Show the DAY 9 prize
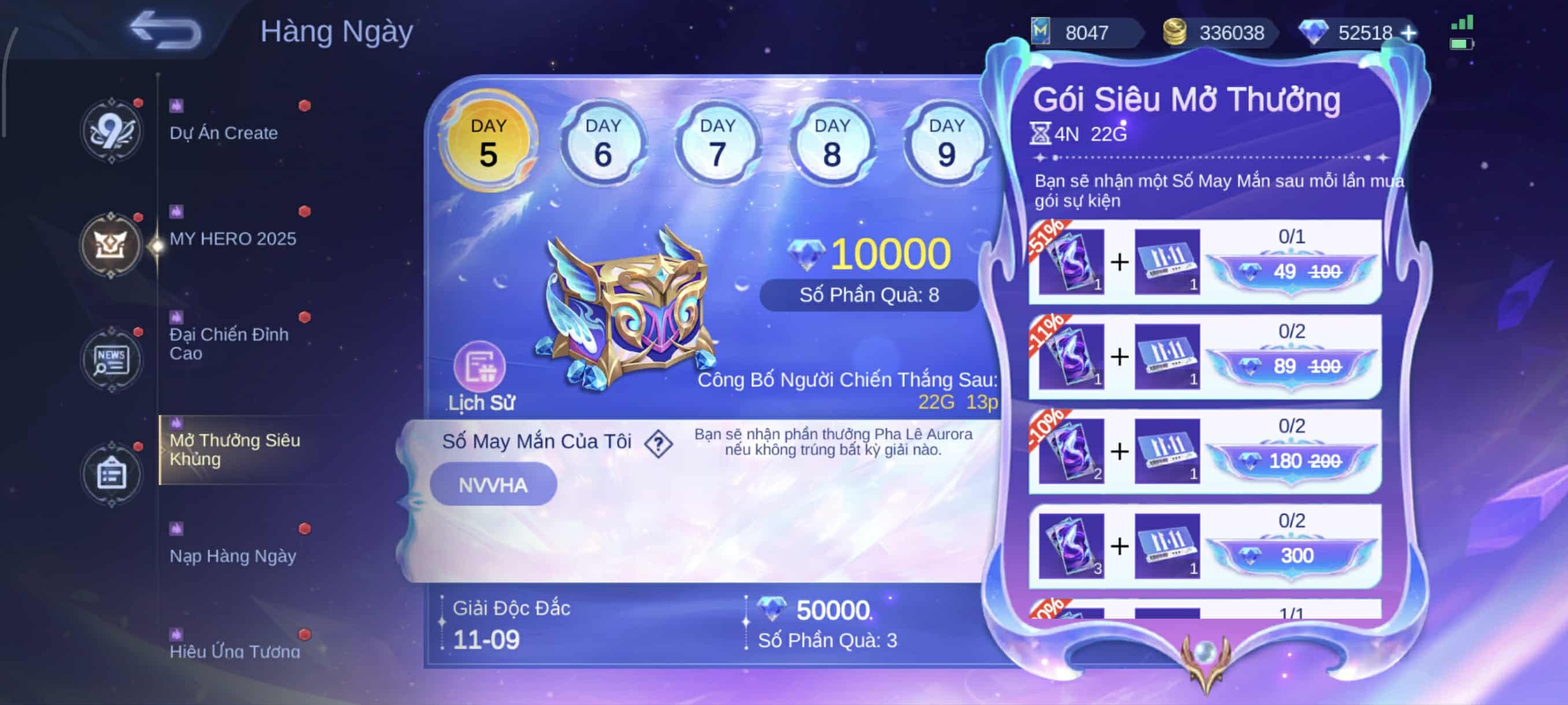The width and height of the screenshot is (1568, 705). (946, 143)
